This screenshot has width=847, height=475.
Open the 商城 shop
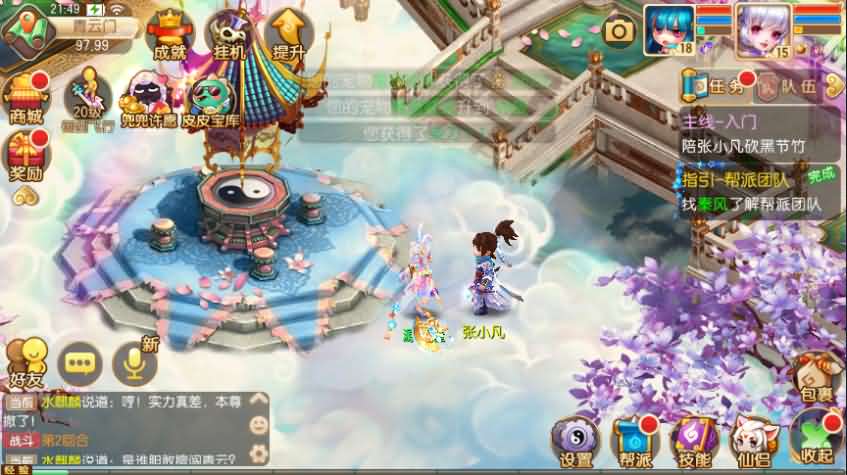(x=26, y=98)
